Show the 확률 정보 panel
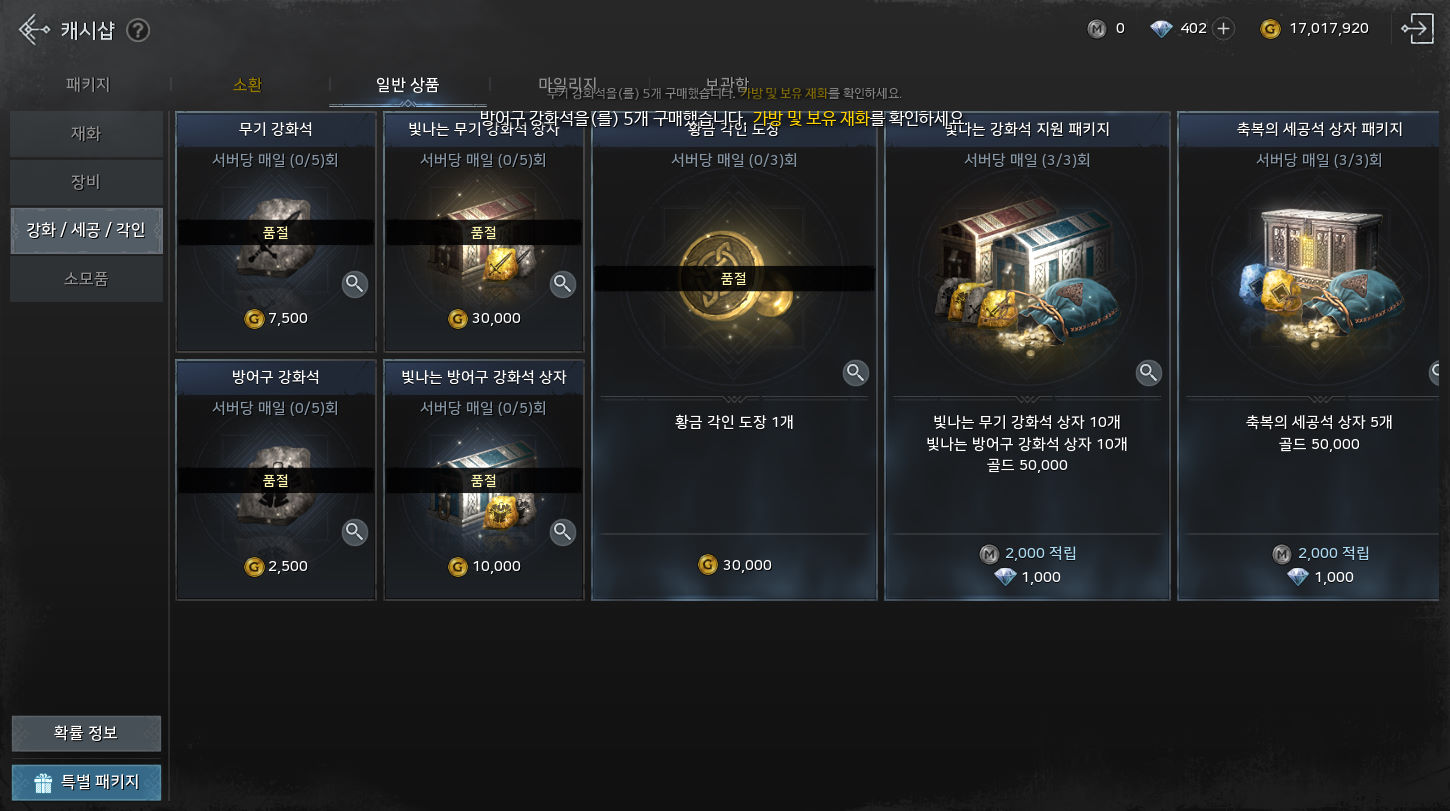The height and width of the screenshot is (811, 1450). pos(86,733)
